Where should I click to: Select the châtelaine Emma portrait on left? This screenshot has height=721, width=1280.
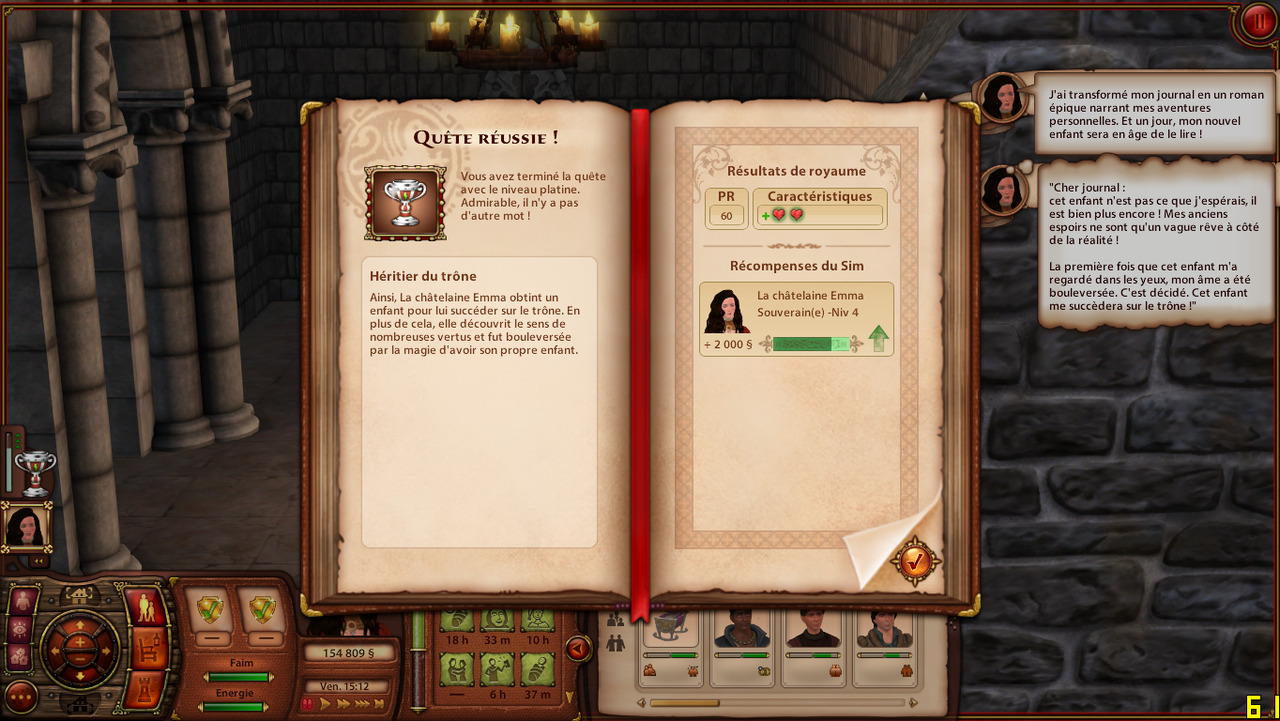(x=26, y=527)
